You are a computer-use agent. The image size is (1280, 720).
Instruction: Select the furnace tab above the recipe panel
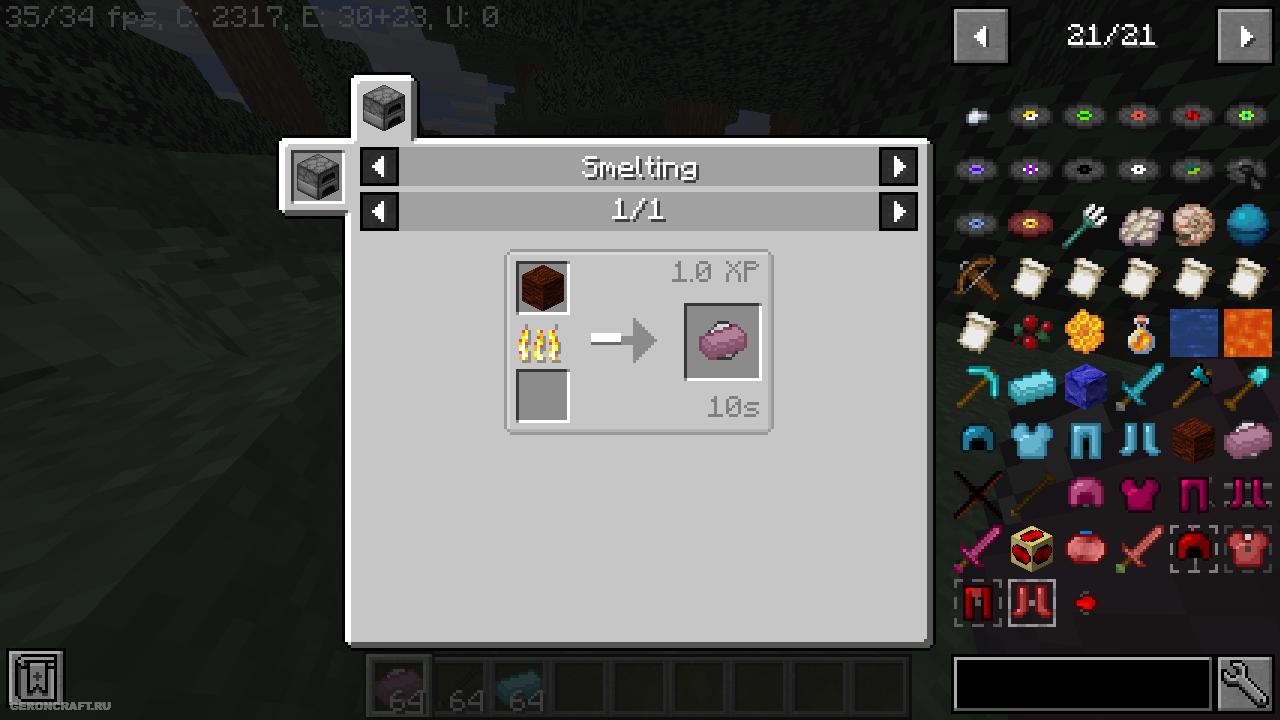pyautogui.click(x=383, y=107)
